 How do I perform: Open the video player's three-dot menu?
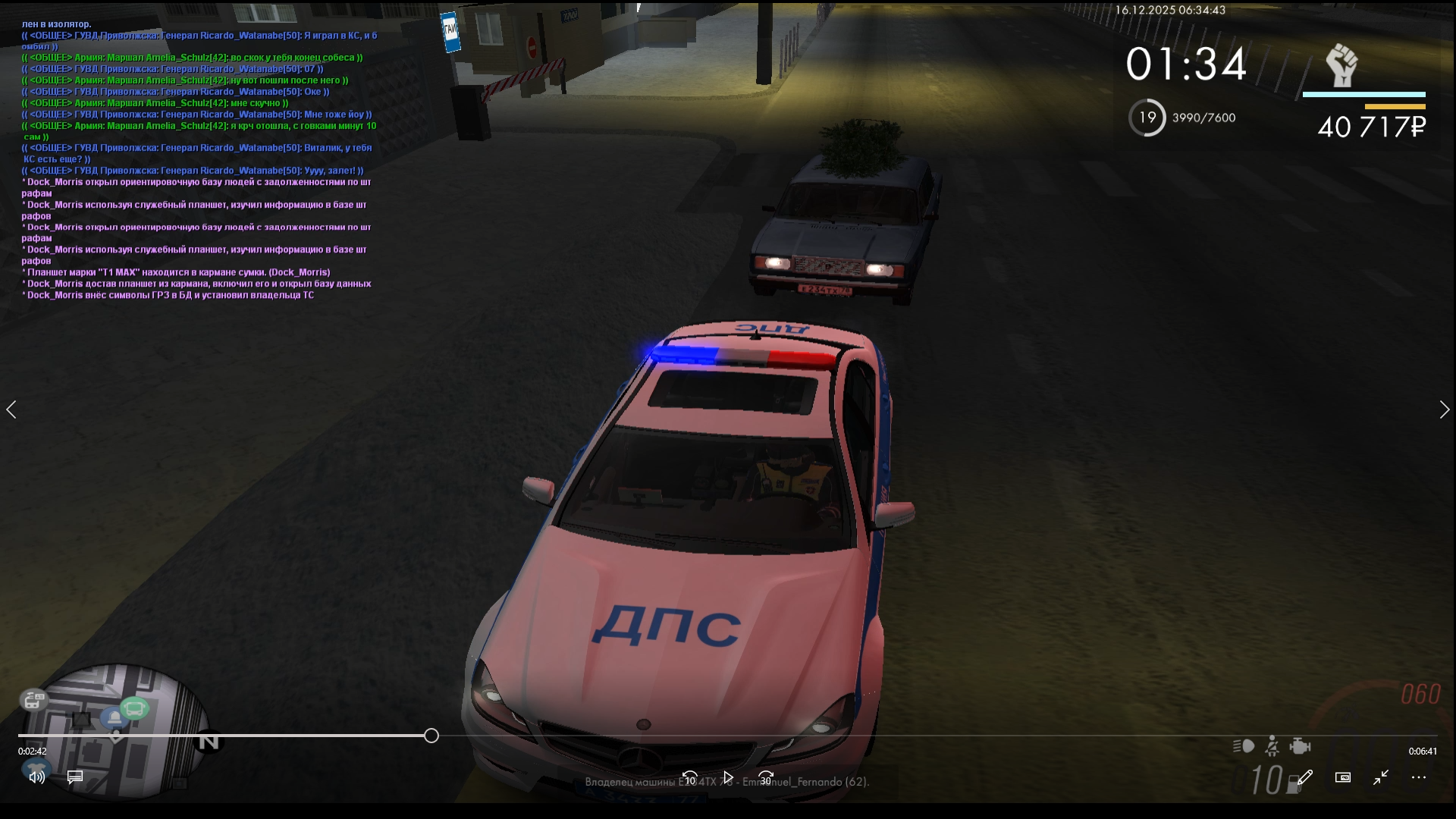coord(1419,777)
